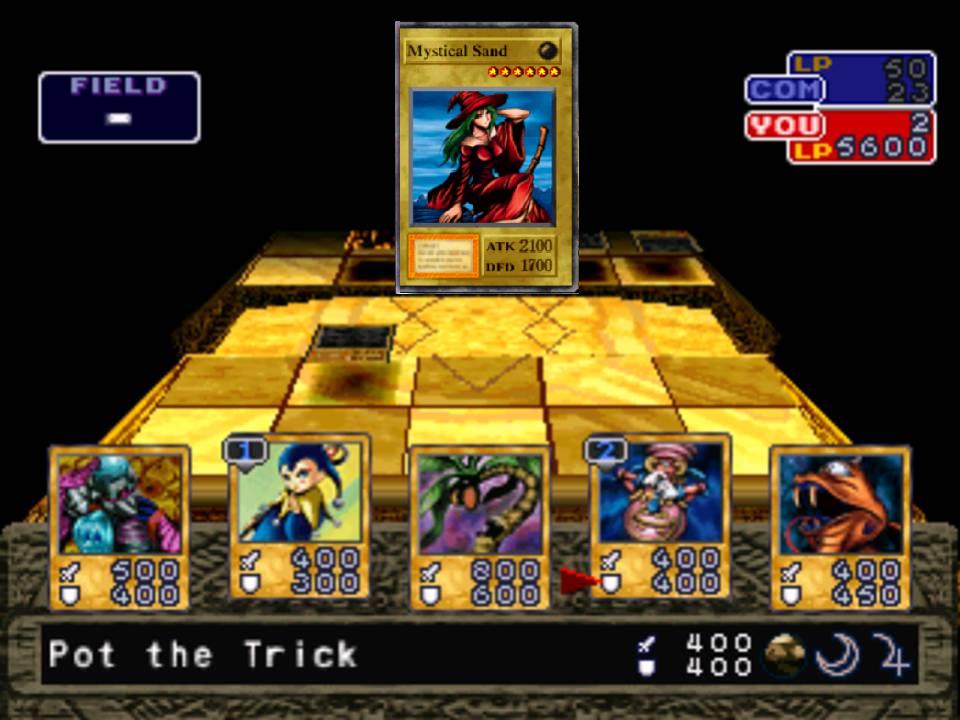Pick the 800/600 plant monster card
Image resolution: width=960 pixels, height=720 pixels.
(x=479, y=528)
